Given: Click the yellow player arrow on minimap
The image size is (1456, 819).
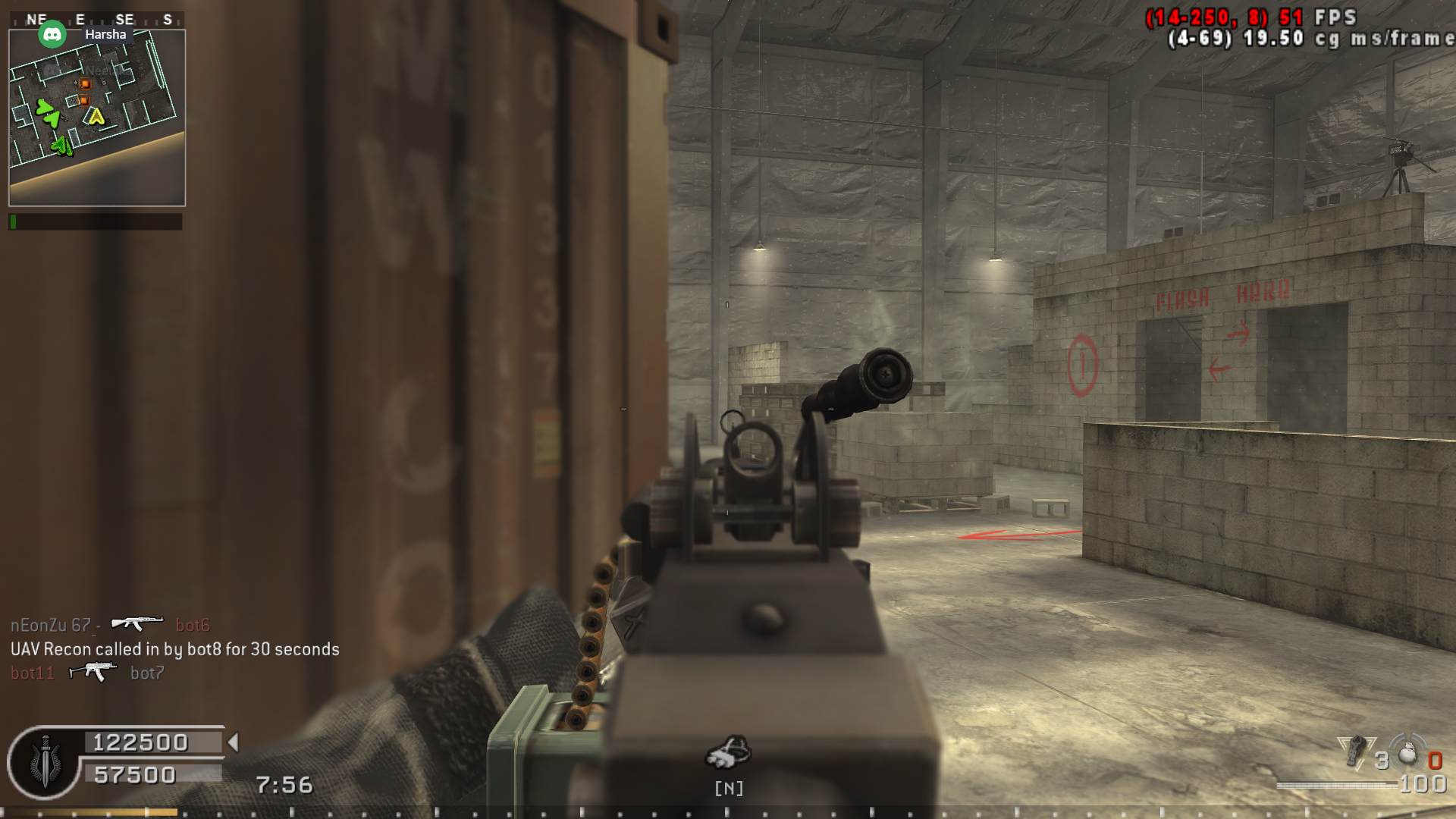Looking at the screenshot, I should (95, 116).
